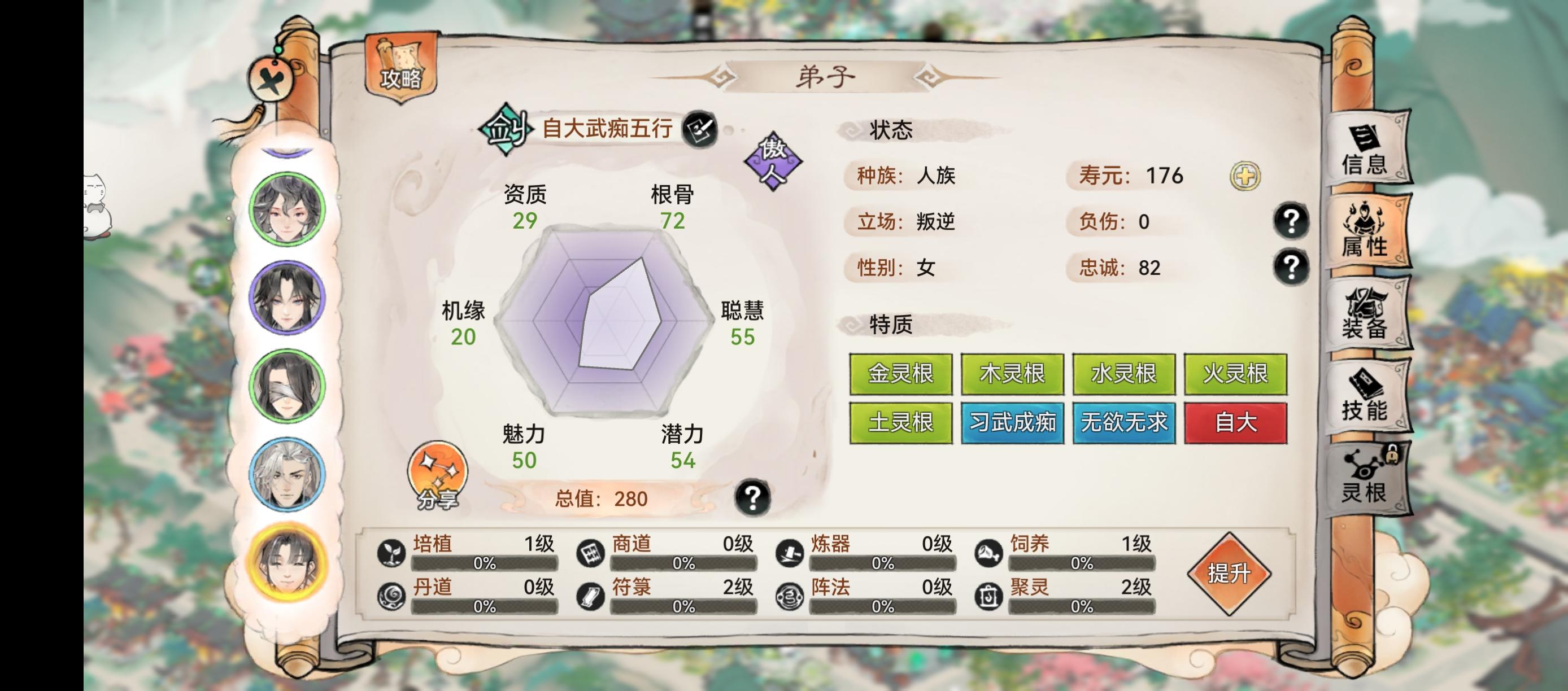Toggle the 习武成痴 martial obsession trait

[1012, 422]
